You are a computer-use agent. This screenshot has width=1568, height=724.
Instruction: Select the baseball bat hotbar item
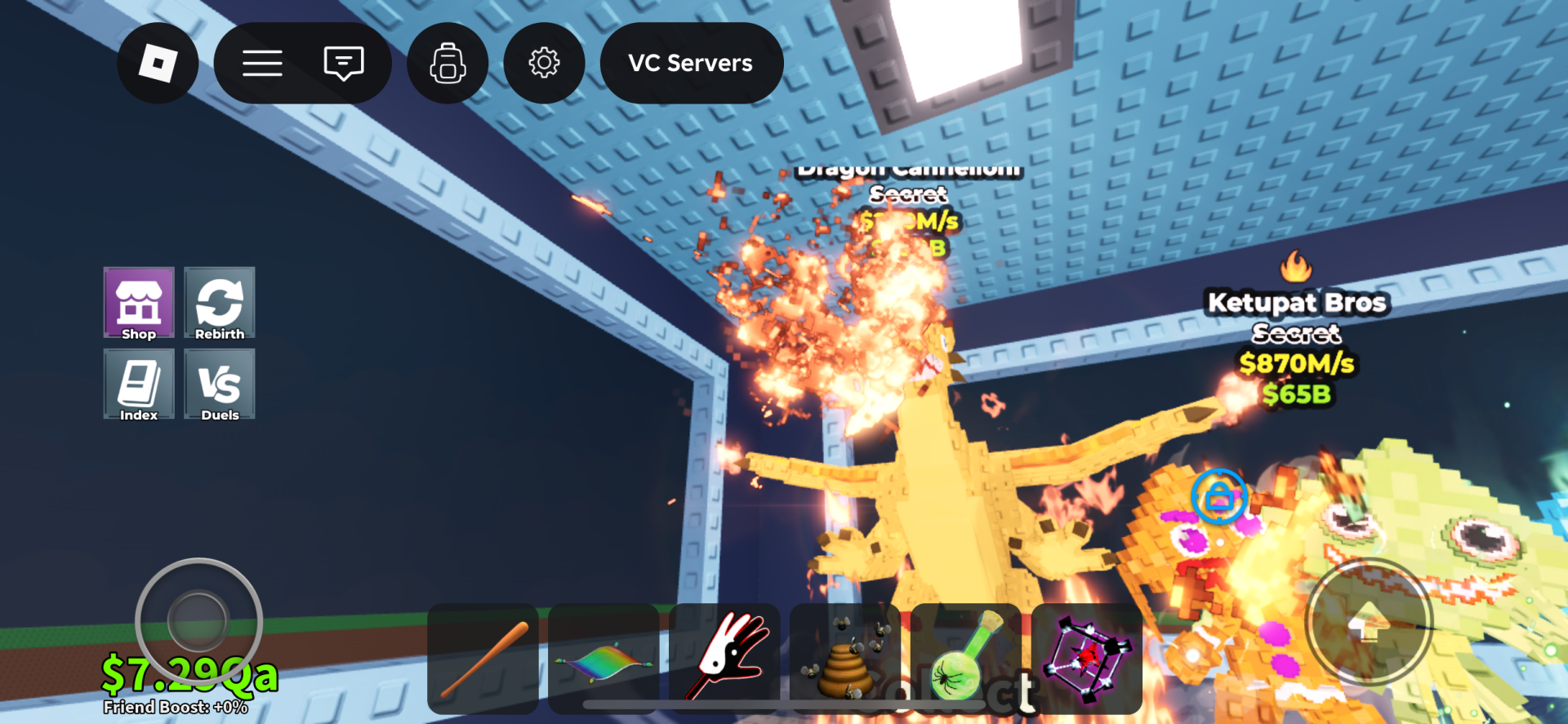[482, 658]
